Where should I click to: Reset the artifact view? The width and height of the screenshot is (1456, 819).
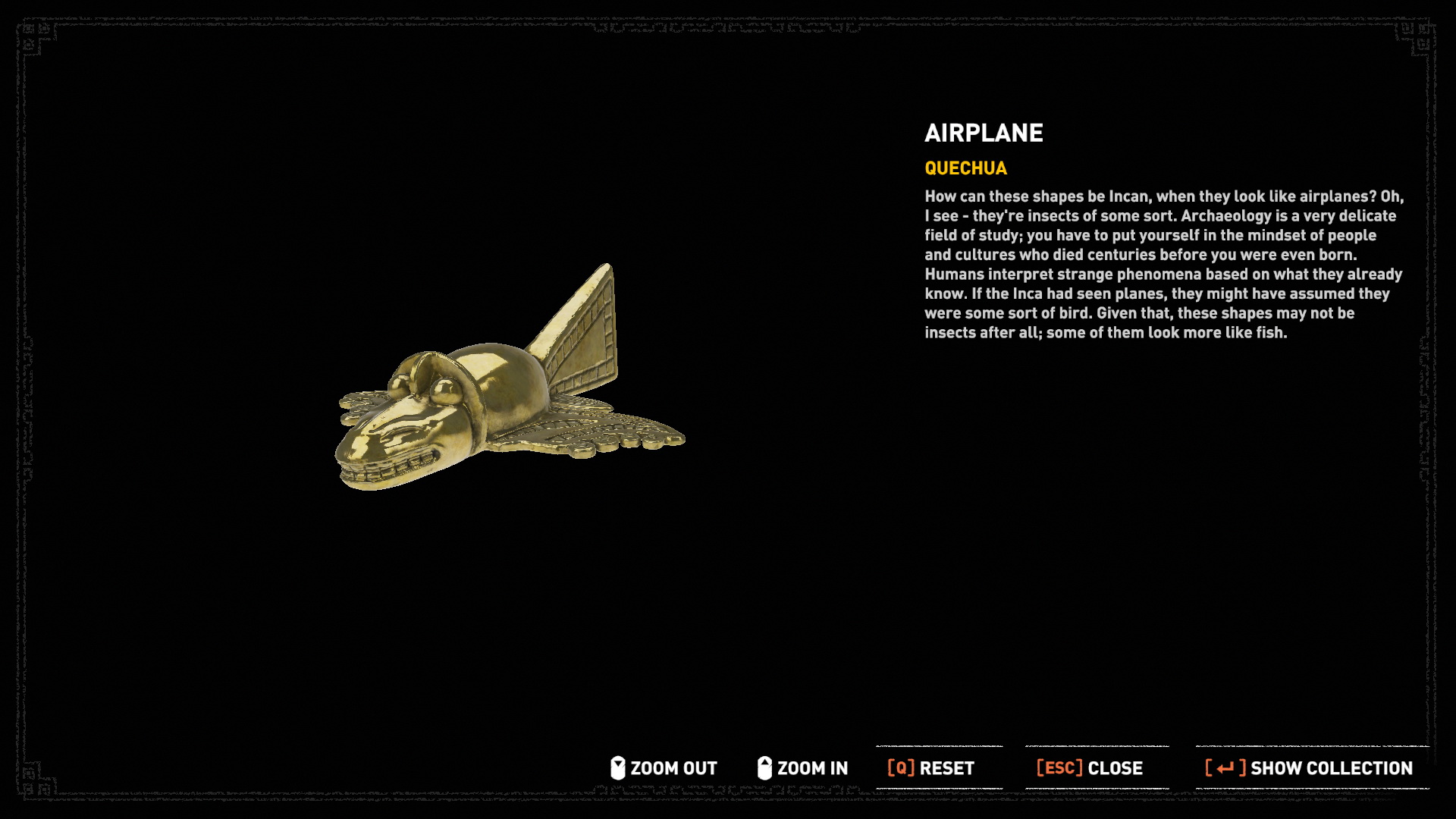point(931,768)
